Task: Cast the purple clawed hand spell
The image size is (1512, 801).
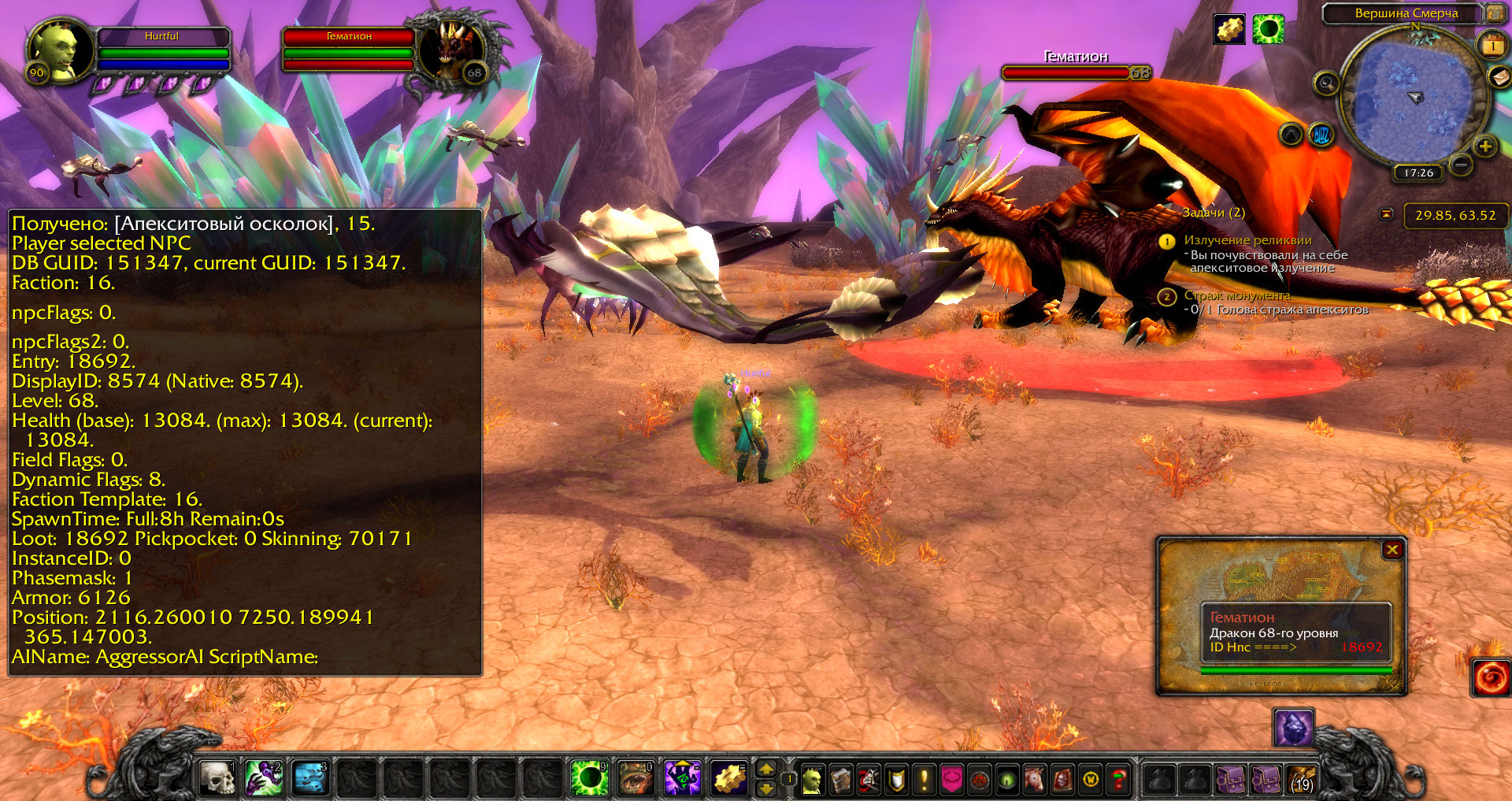Action: [x=264, y=778]
